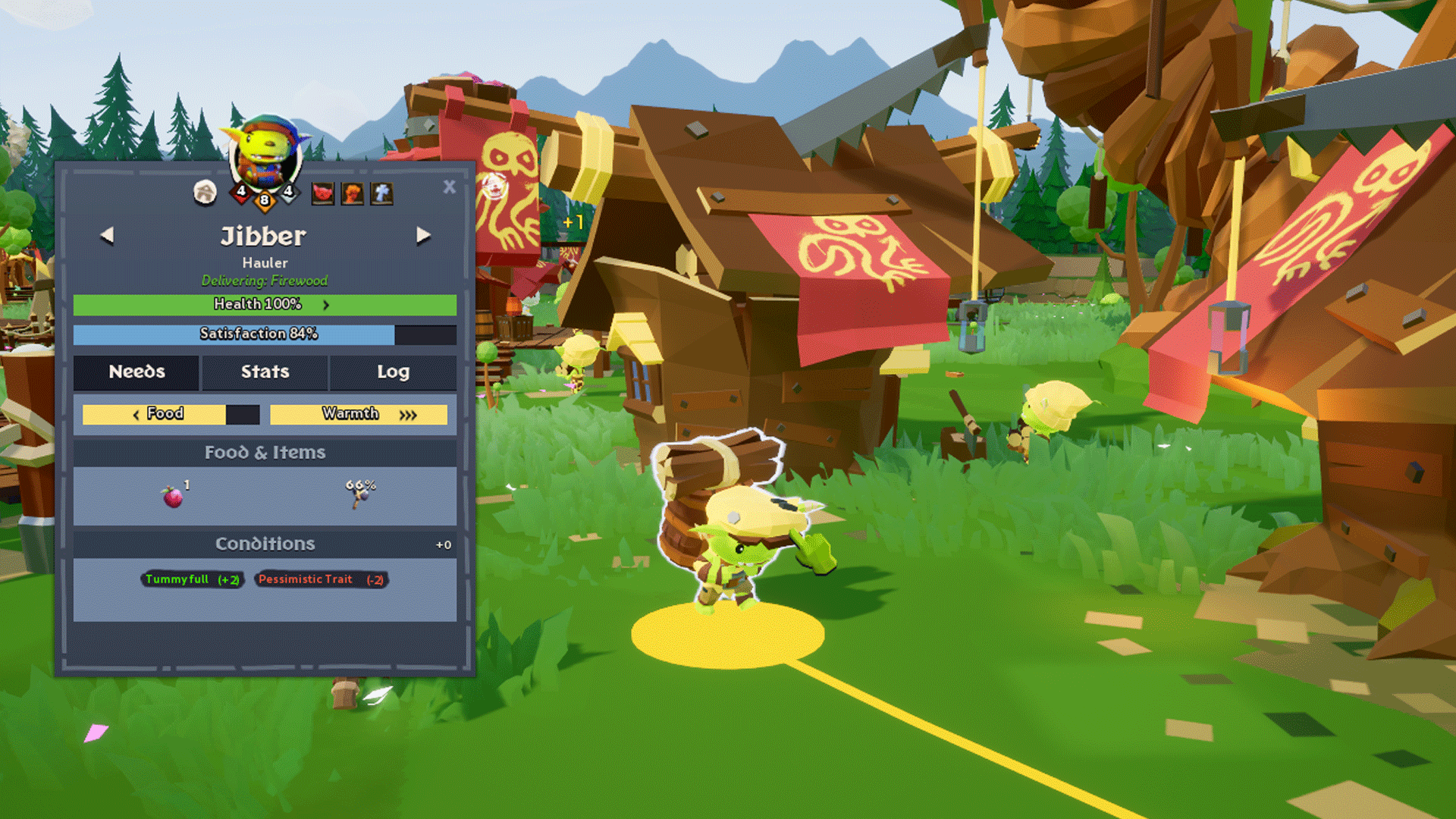The width and height of the screenshot is (1456, 819).
Task: Click the Pessimistic Trait condition tag
Action: pyautogui.click(x=321, y=579)
